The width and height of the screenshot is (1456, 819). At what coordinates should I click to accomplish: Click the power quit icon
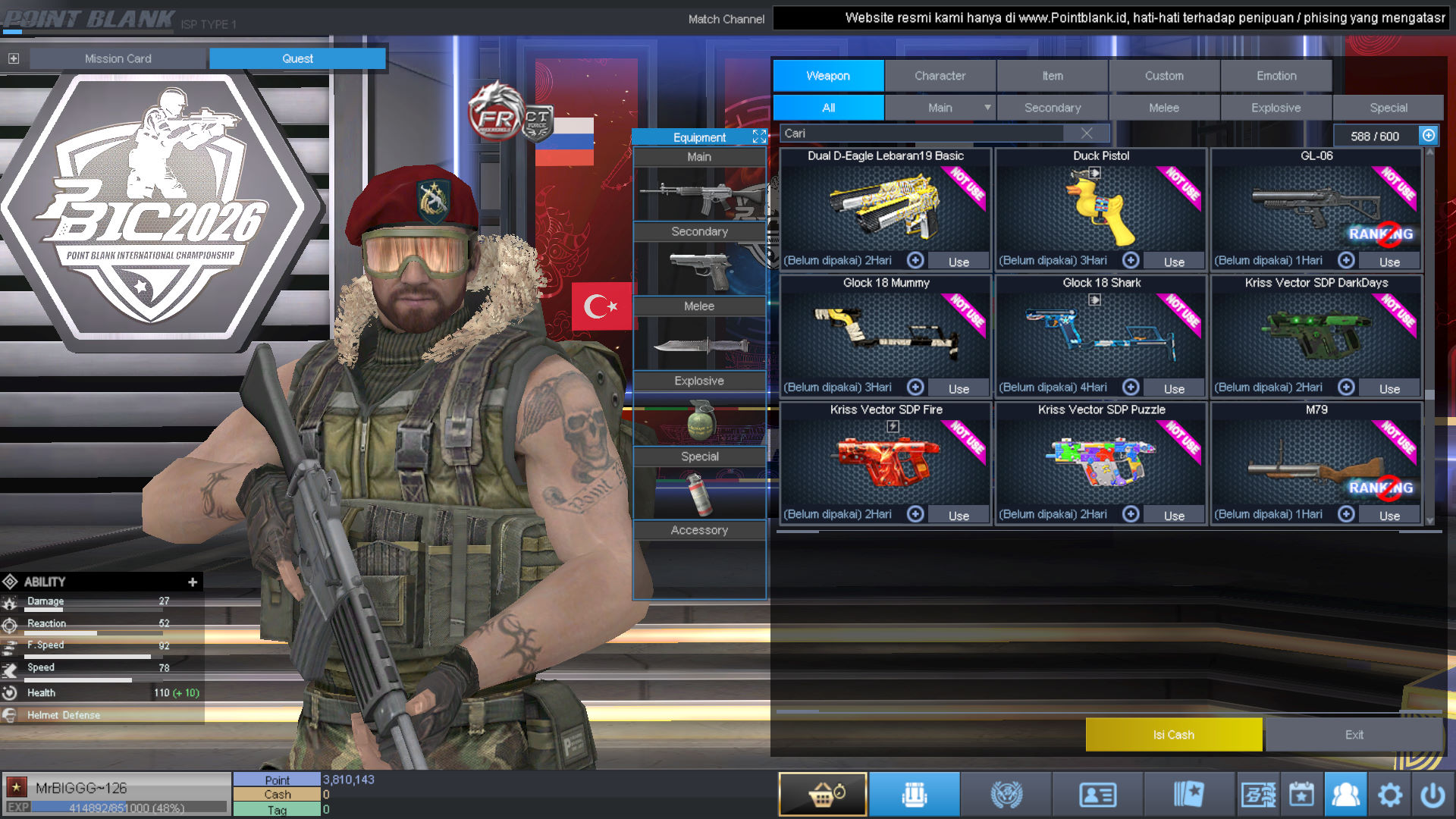point(1432,795)
